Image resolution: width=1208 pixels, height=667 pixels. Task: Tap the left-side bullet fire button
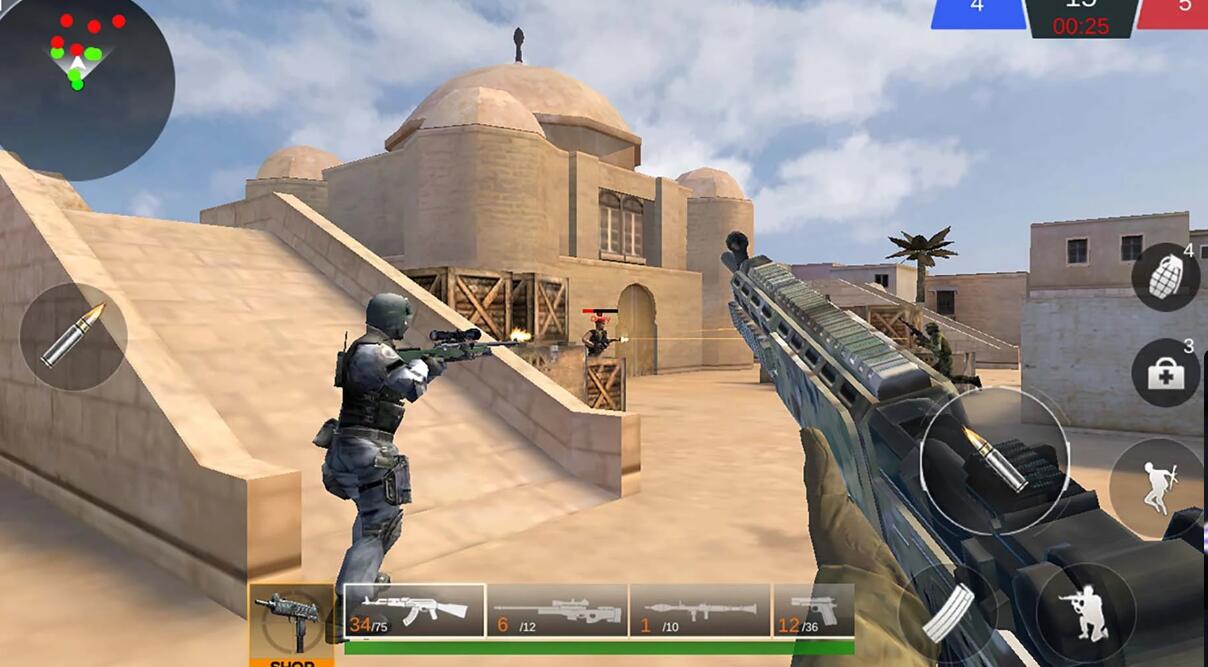(x=73, y=336)
